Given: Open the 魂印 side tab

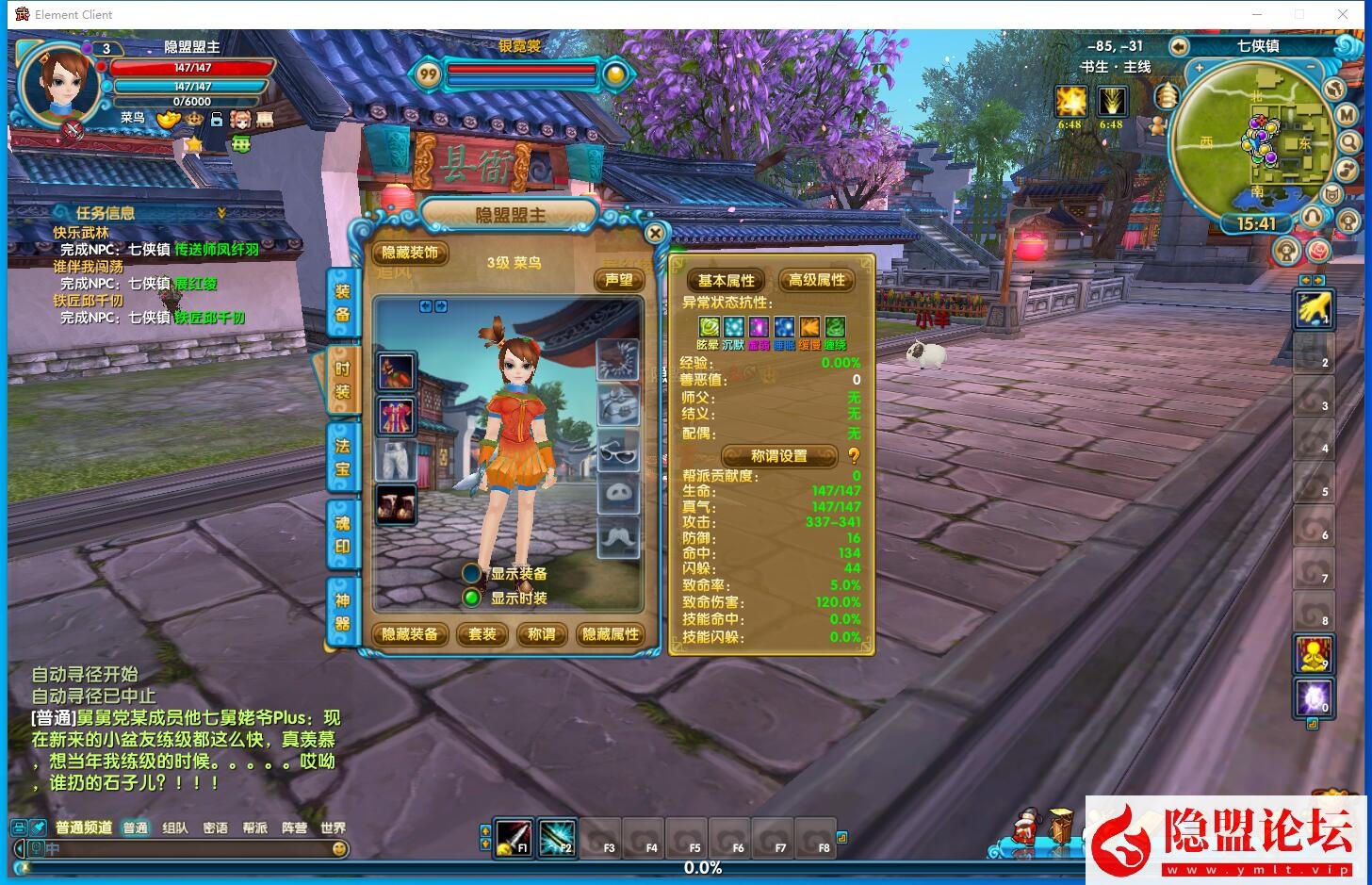Looking at the screenshot, I should [x=342, y=534].
